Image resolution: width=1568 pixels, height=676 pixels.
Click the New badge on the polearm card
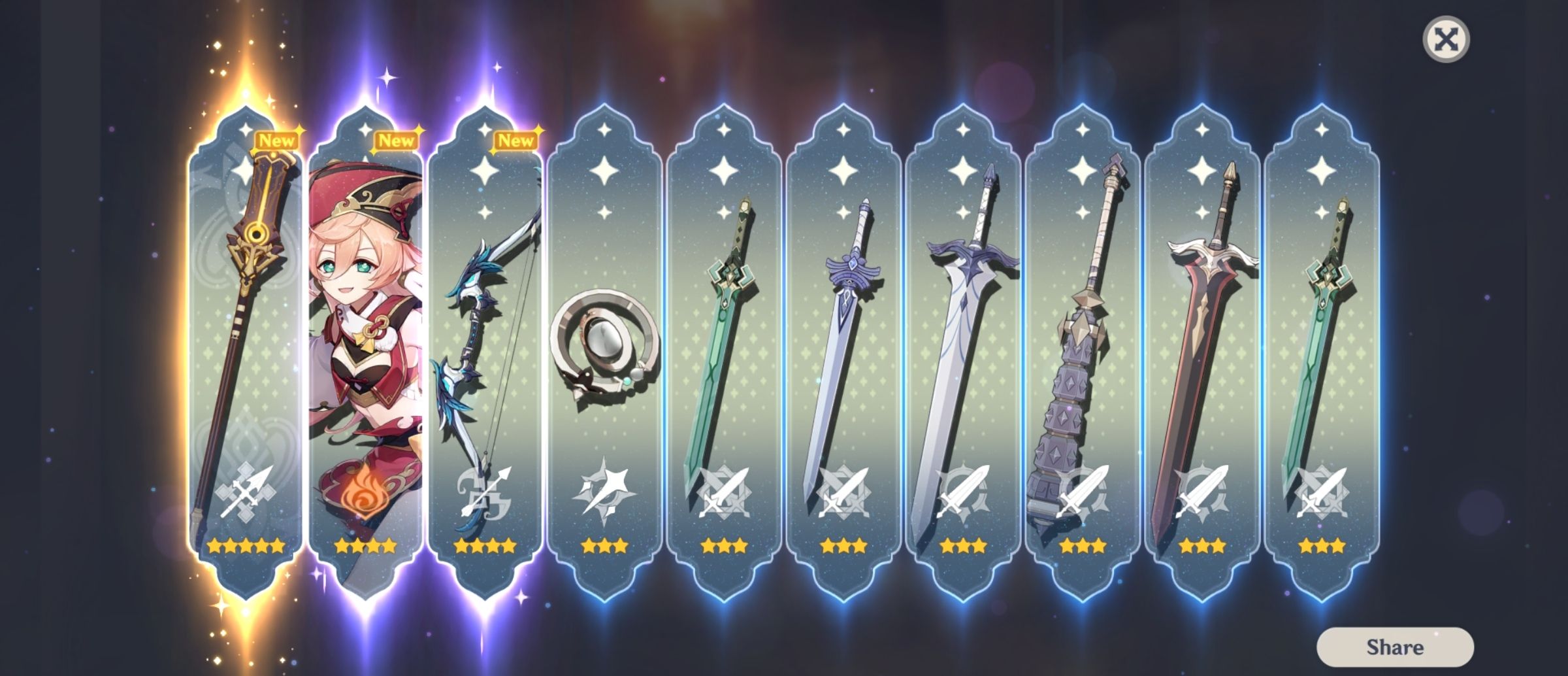(278, 139)
